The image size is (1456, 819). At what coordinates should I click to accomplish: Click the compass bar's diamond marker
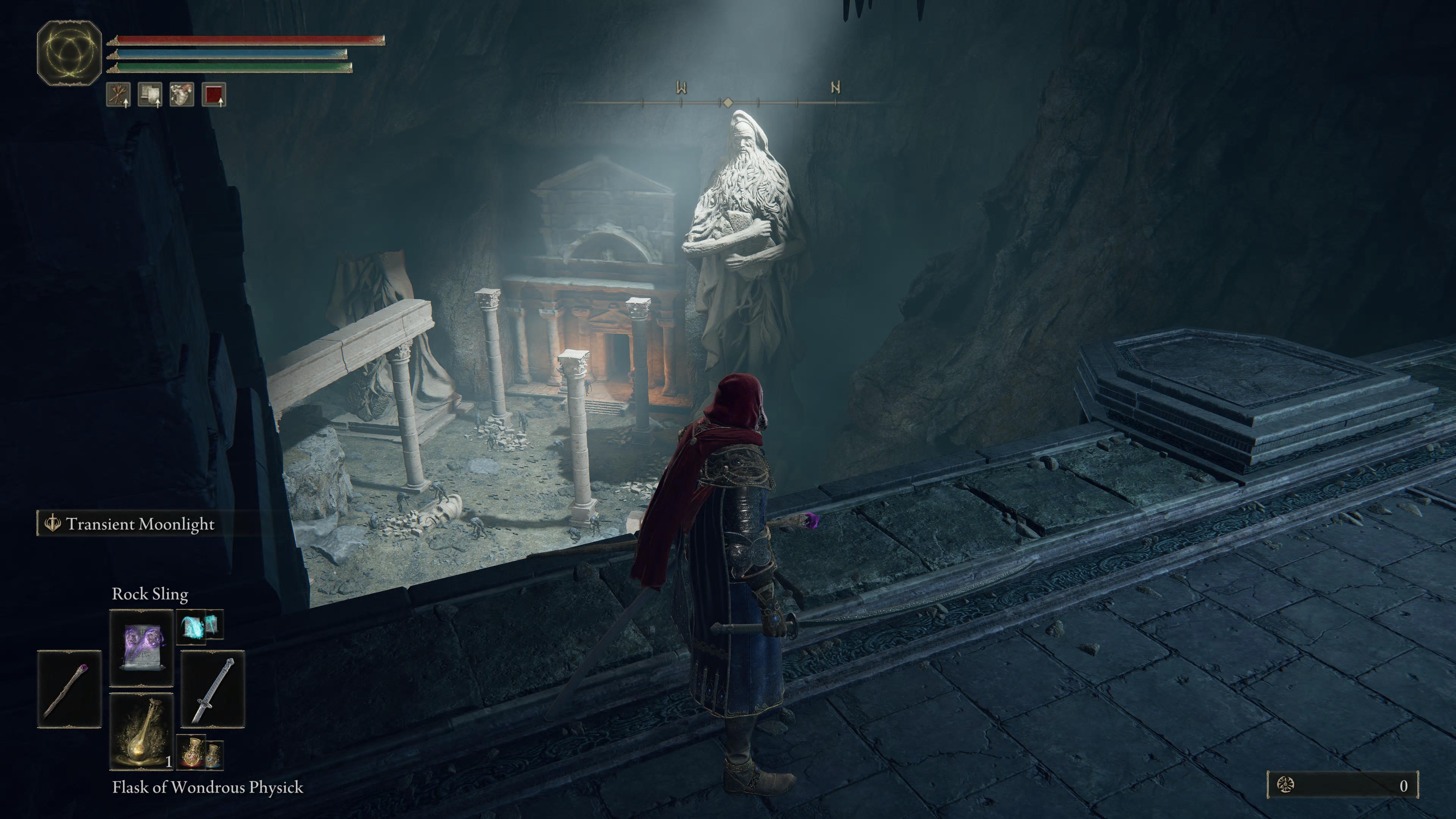pos(728,102)
